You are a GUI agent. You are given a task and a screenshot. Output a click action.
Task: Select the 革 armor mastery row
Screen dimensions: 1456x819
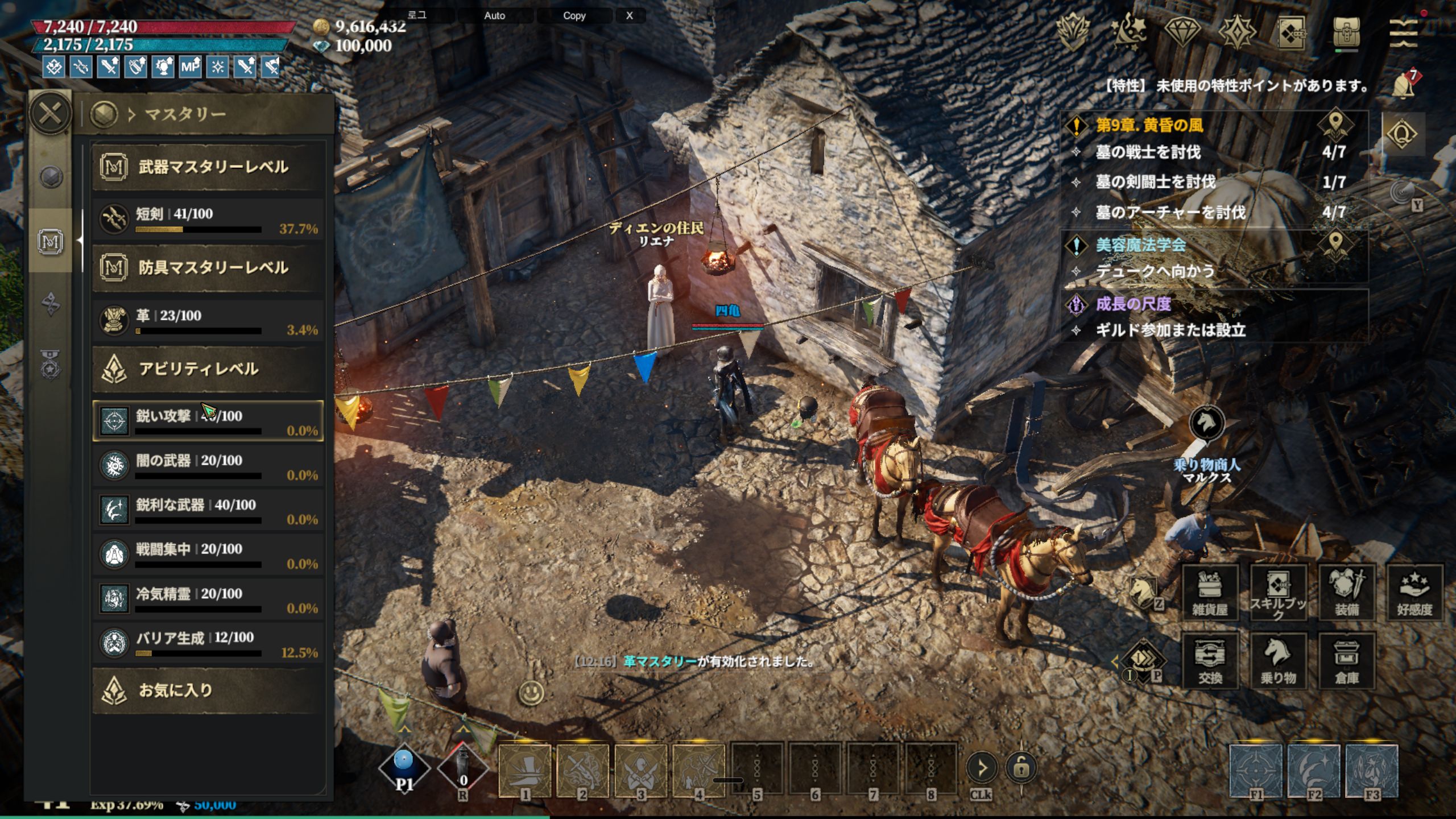coord(208,322)
